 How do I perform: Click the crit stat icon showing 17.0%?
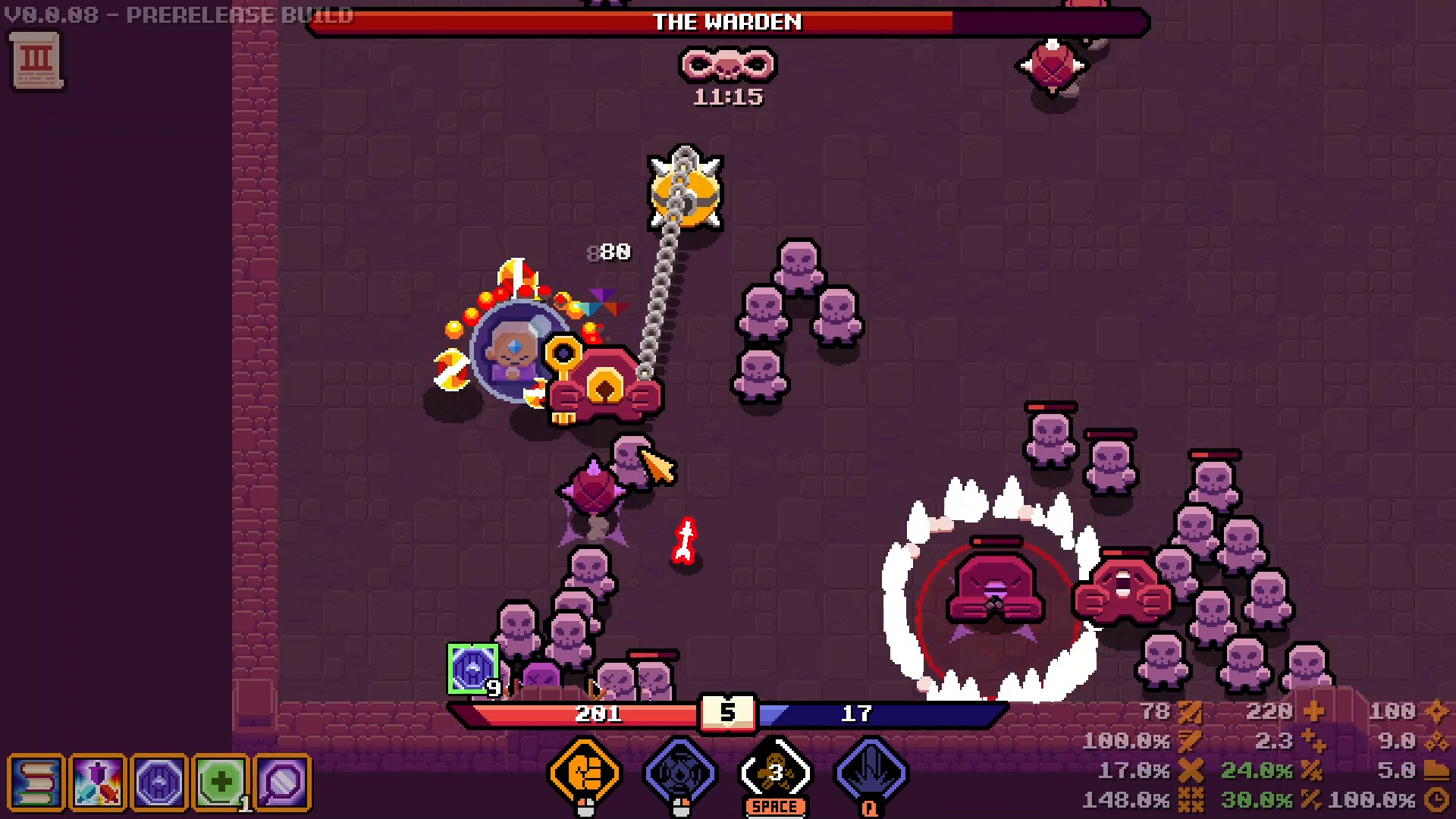pyautogui.click(x=1192, y=771)
